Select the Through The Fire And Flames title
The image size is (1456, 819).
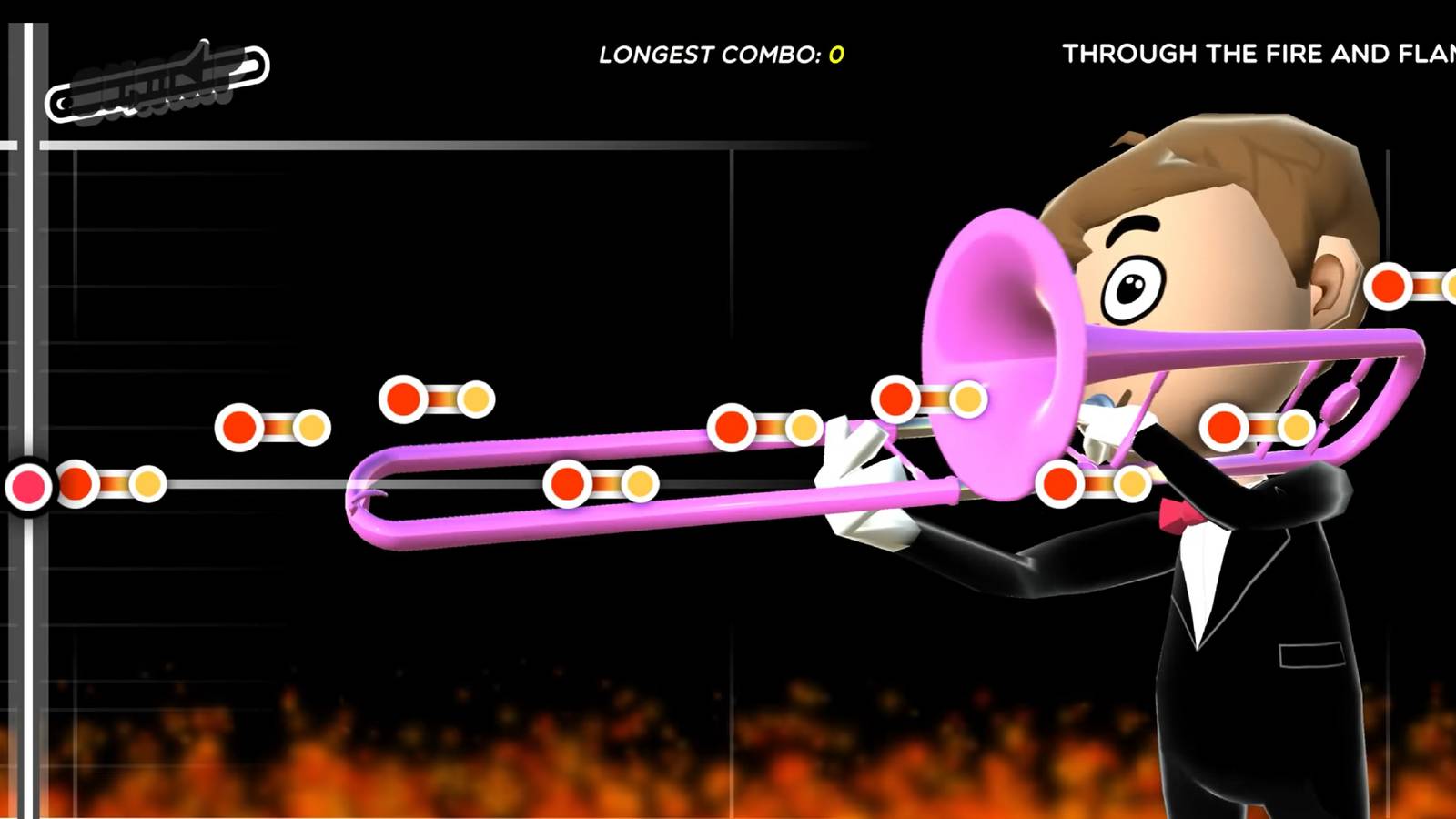coord(1260,55)
